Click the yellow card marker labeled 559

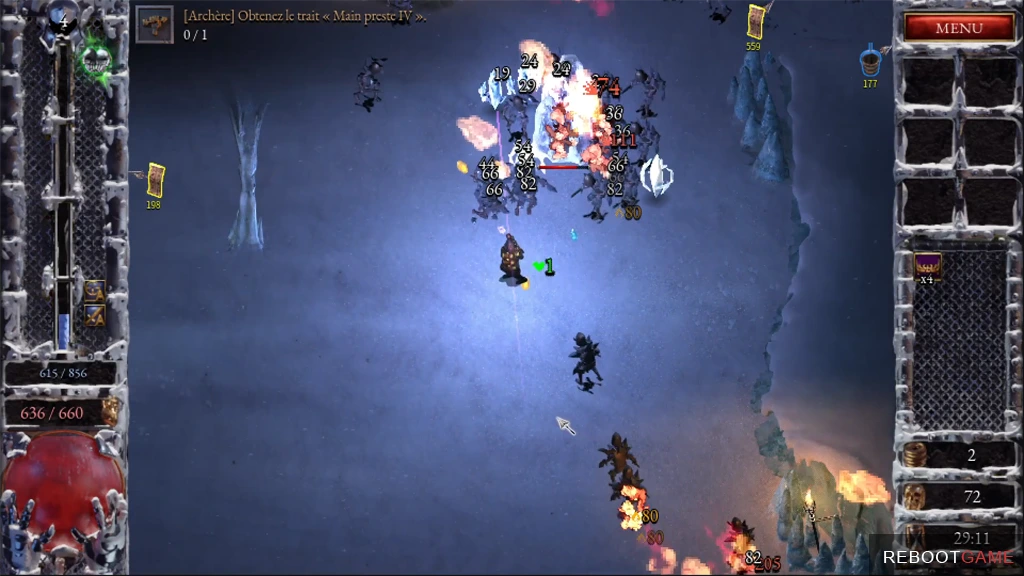(x=756, y=22)
